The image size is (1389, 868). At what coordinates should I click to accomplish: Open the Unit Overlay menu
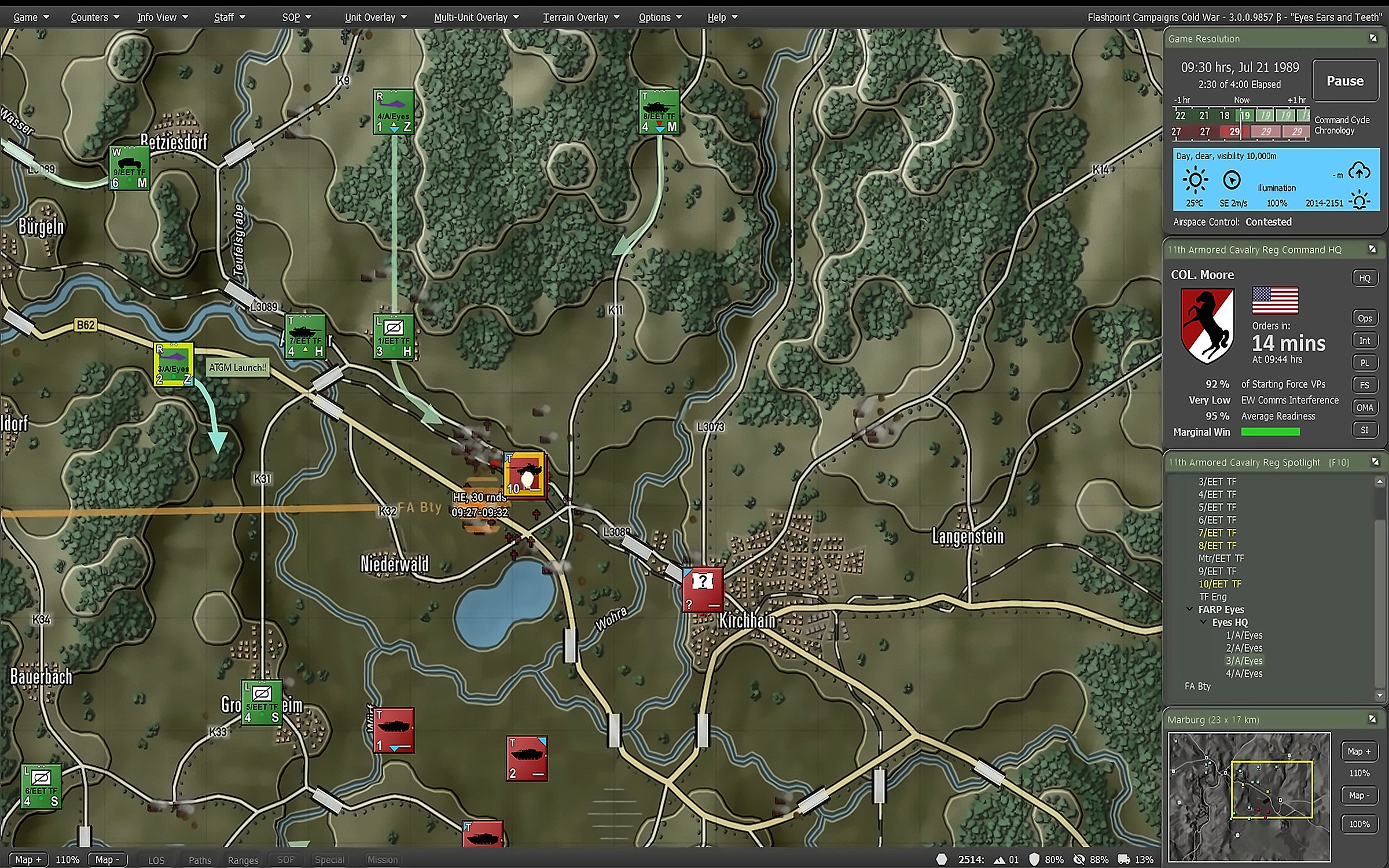point(375,17)
